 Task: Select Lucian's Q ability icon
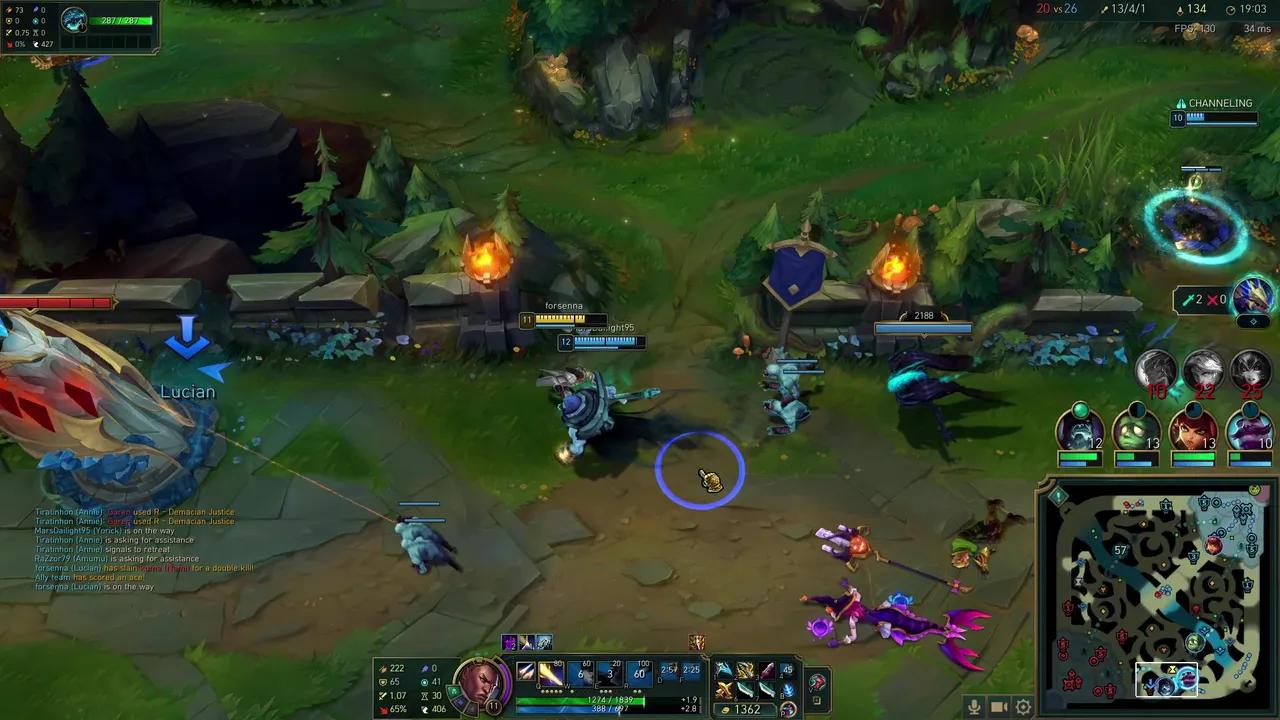(x=549, y=675)
